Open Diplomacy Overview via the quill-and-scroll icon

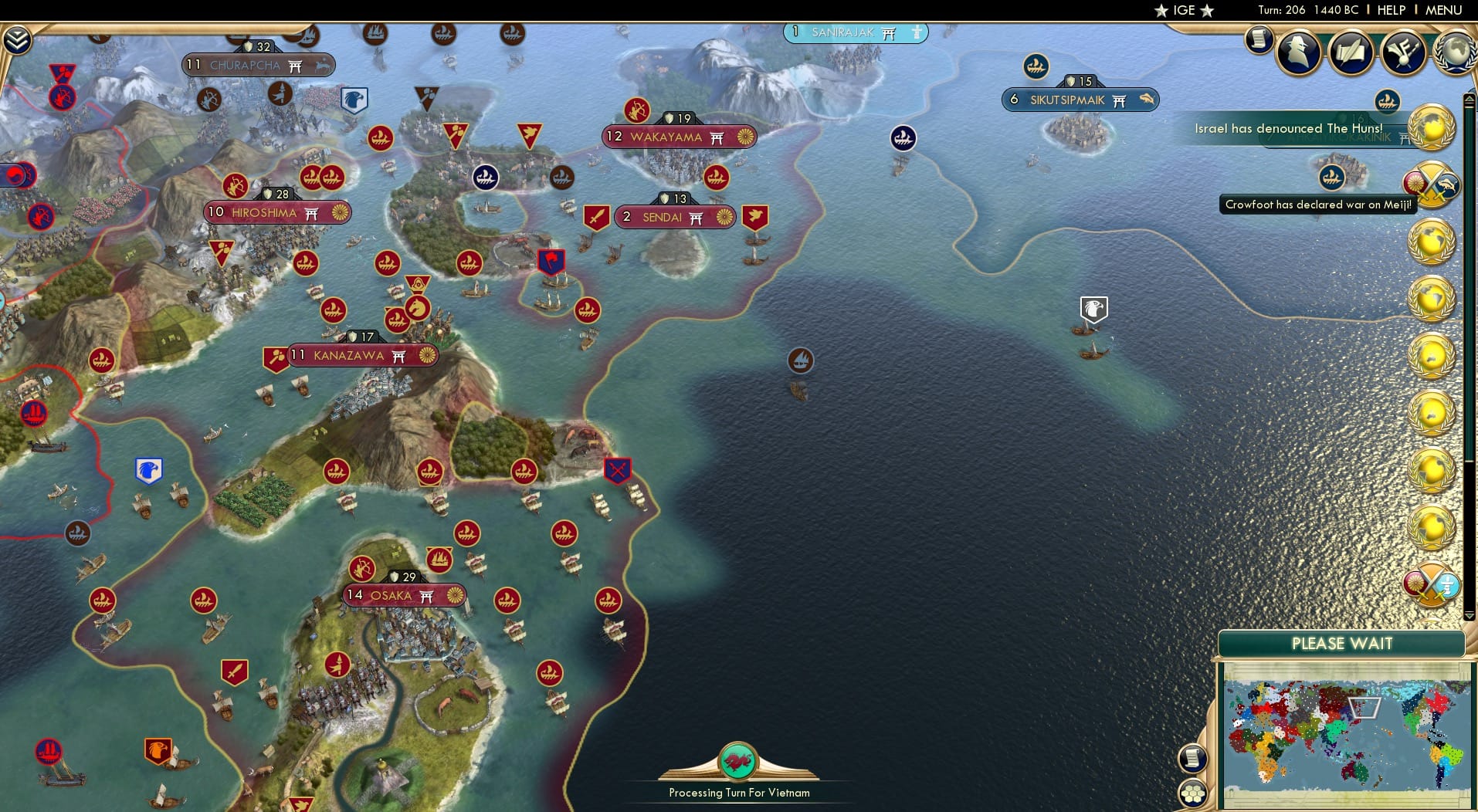coord(1351,52)
